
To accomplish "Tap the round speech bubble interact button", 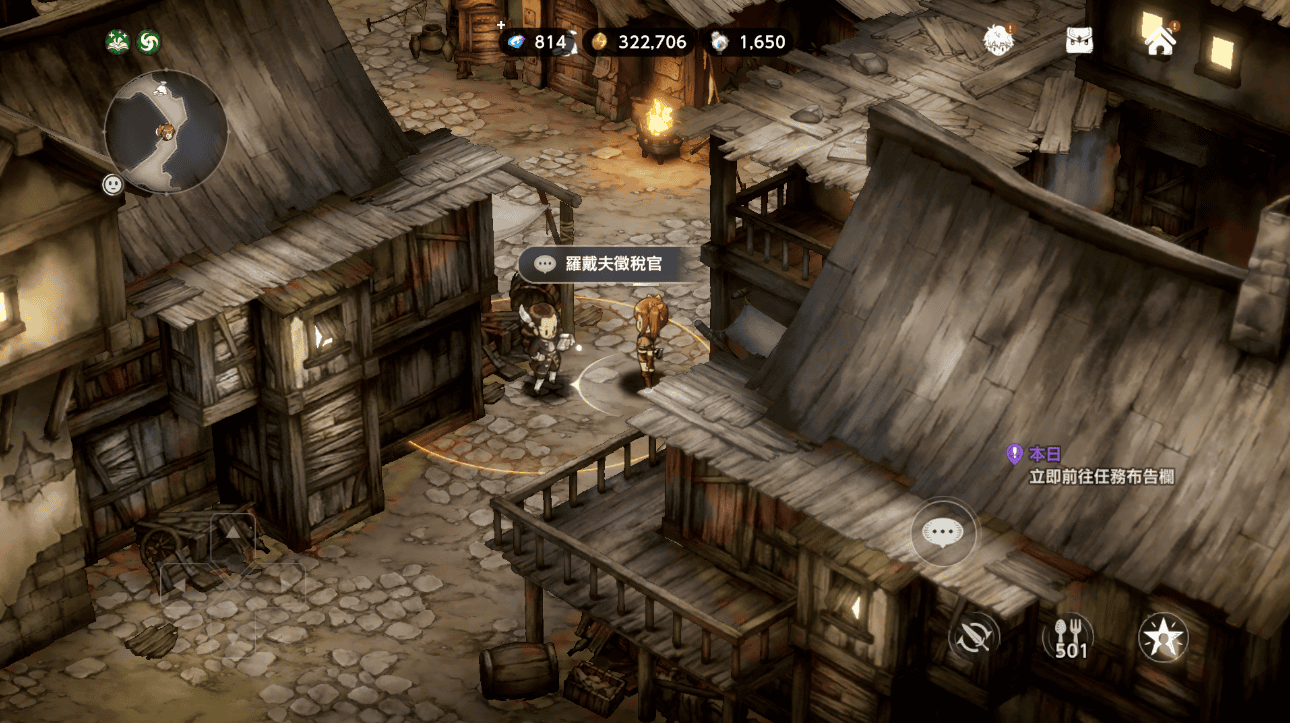I will [x=943, y=531].
